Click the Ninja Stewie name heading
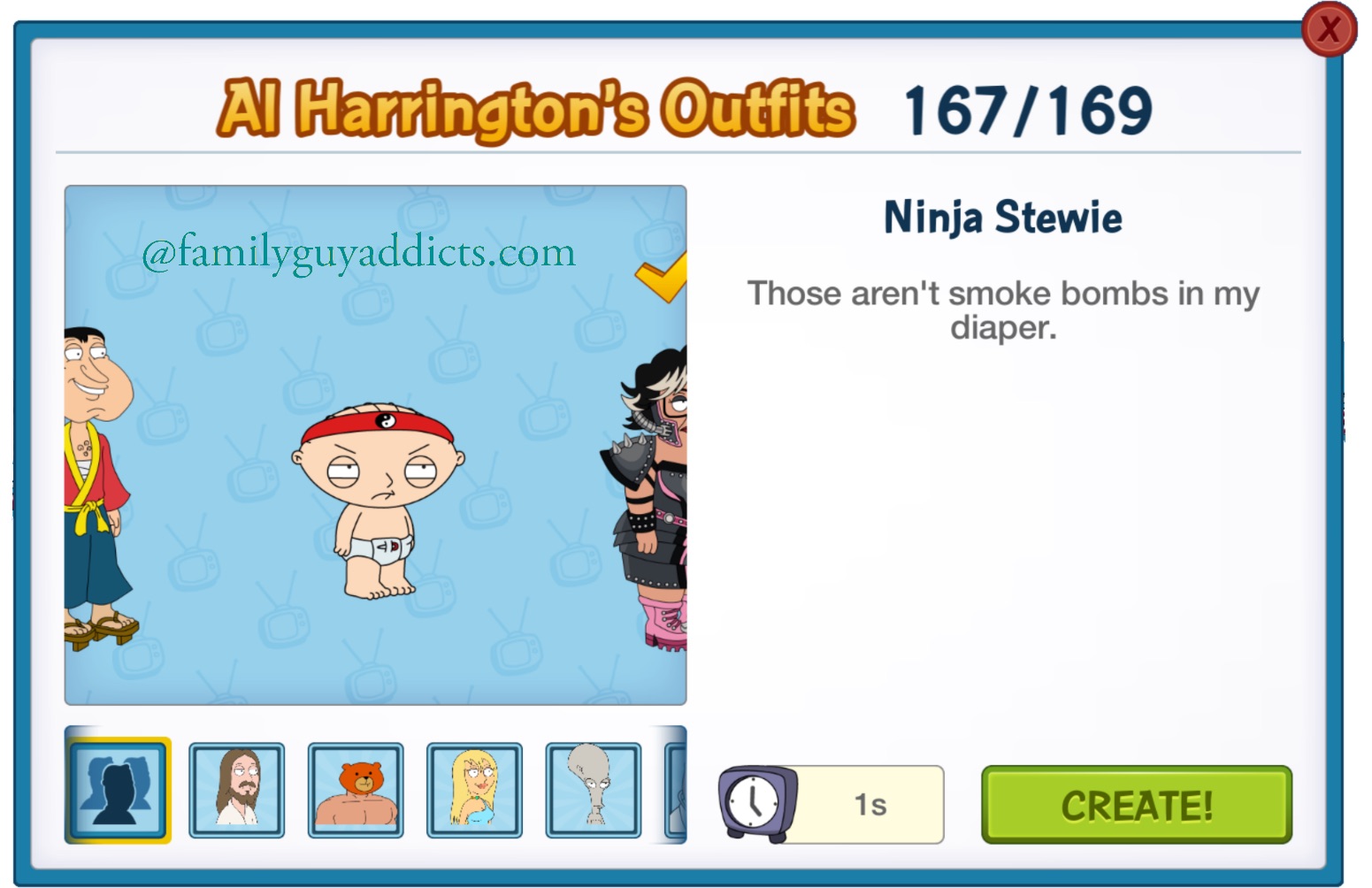This screenshot has height=888, width=1372. (1002, 216)
